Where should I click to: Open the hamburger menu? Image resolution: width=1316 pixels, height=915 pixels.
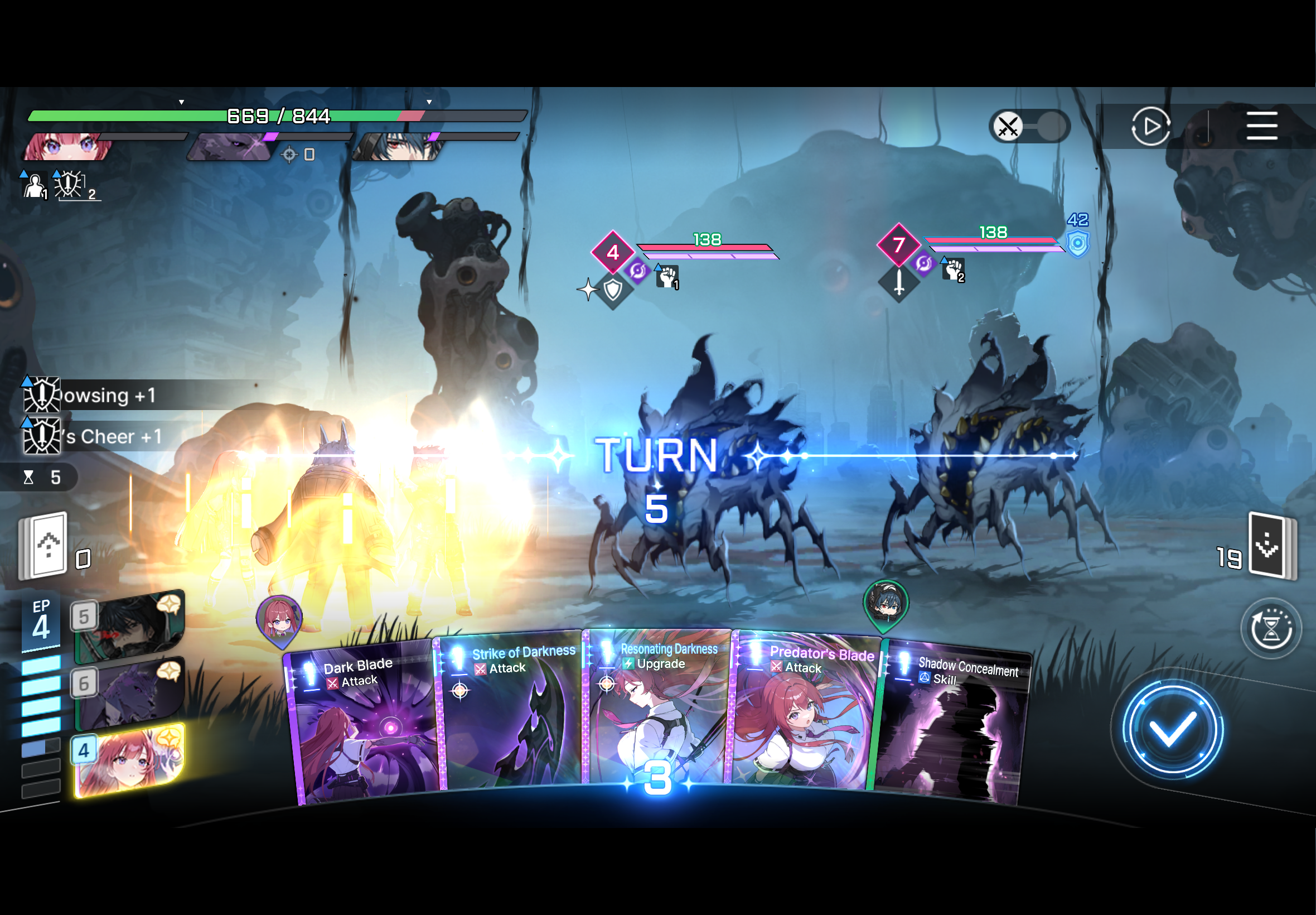(1261, 126)
